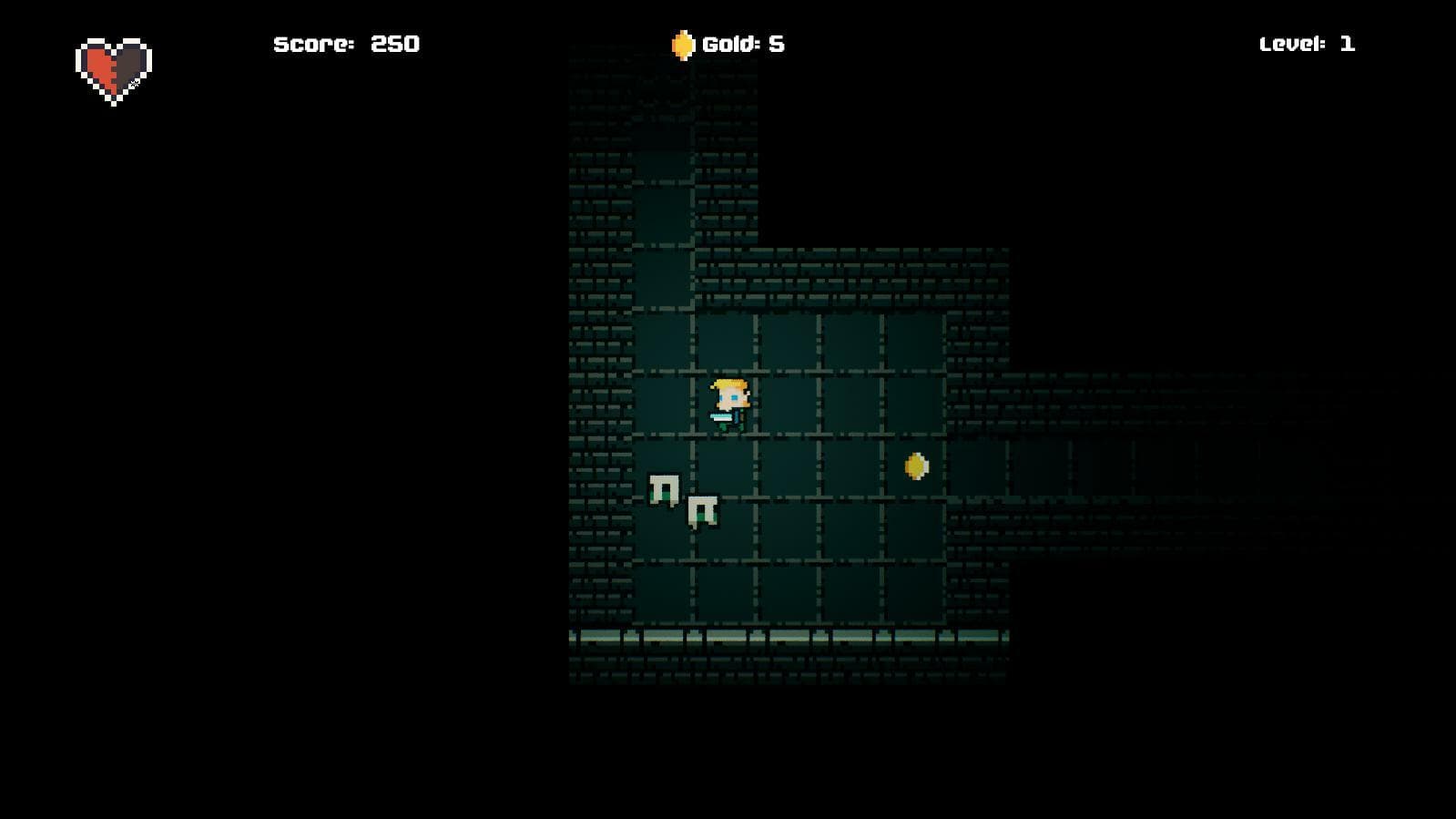
Task: Click the floor tile between the two tables
Action: (x=683, y=501)
